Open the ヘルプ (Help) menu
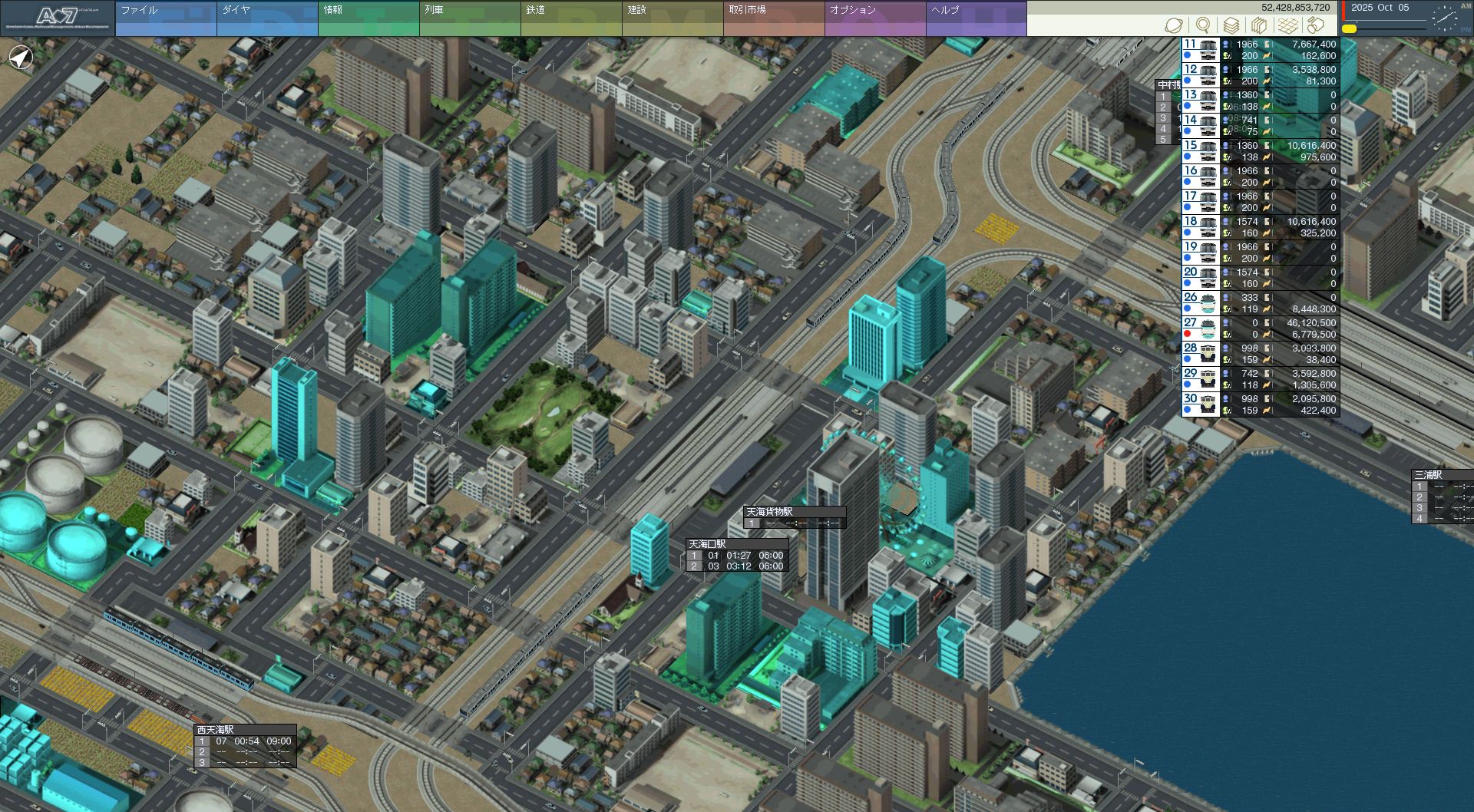1474x812 pixels. point(976,18)
